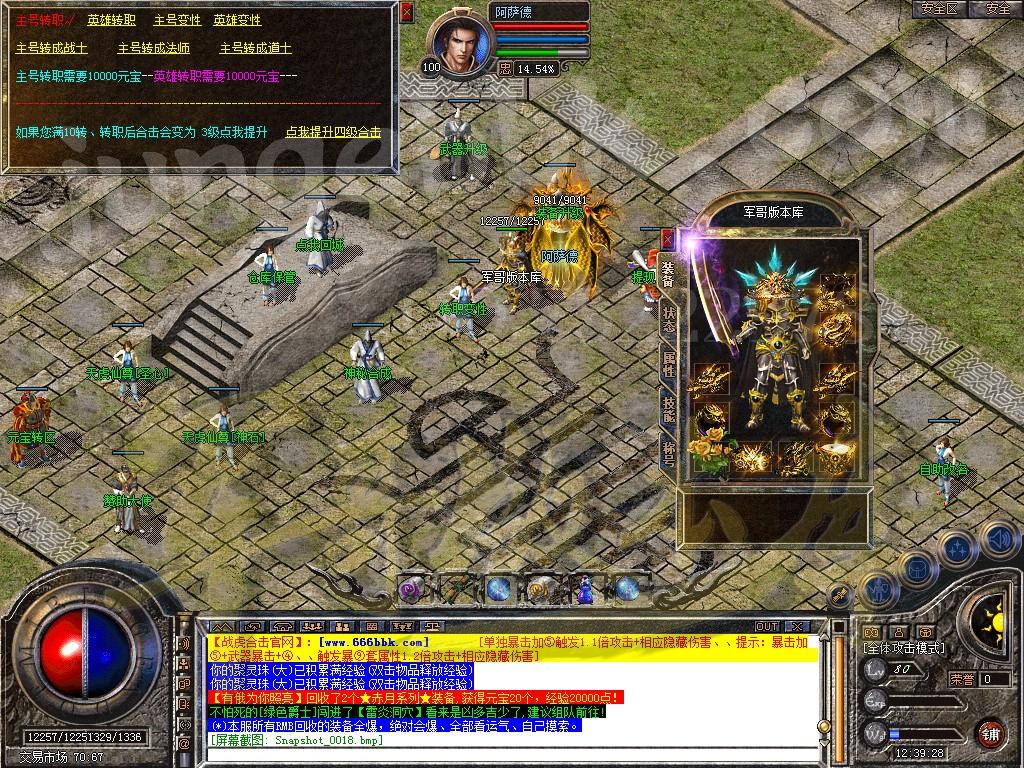The height and width of the screenshot is (768, 1024).
Task: Close the equipment panel with the red X
Action: click(668, 239)
